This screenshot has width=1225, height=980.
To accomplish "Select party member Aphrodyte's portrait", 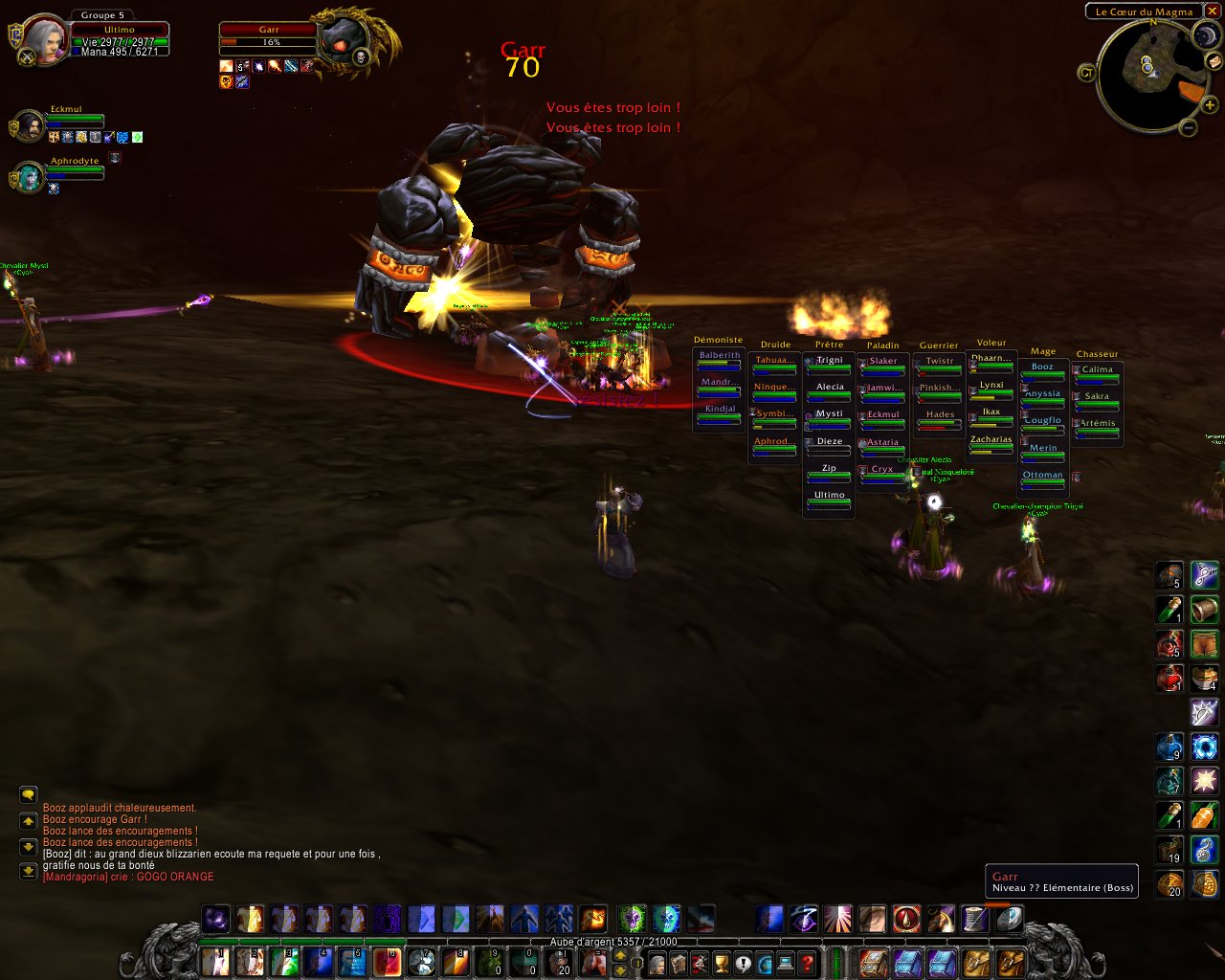I will pyautogui.click(x=29, y=177).
